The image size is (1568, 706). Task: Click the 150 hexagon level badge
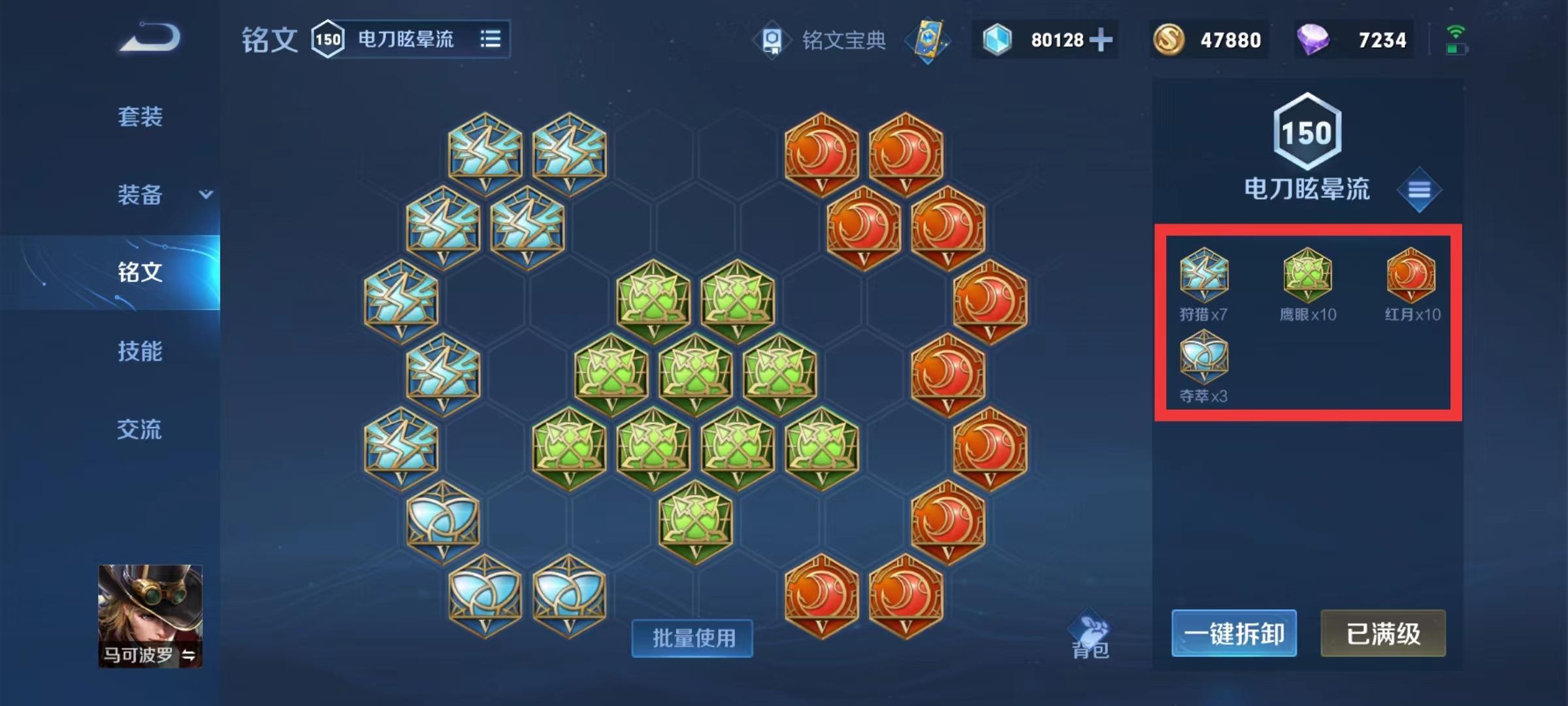1308,130
